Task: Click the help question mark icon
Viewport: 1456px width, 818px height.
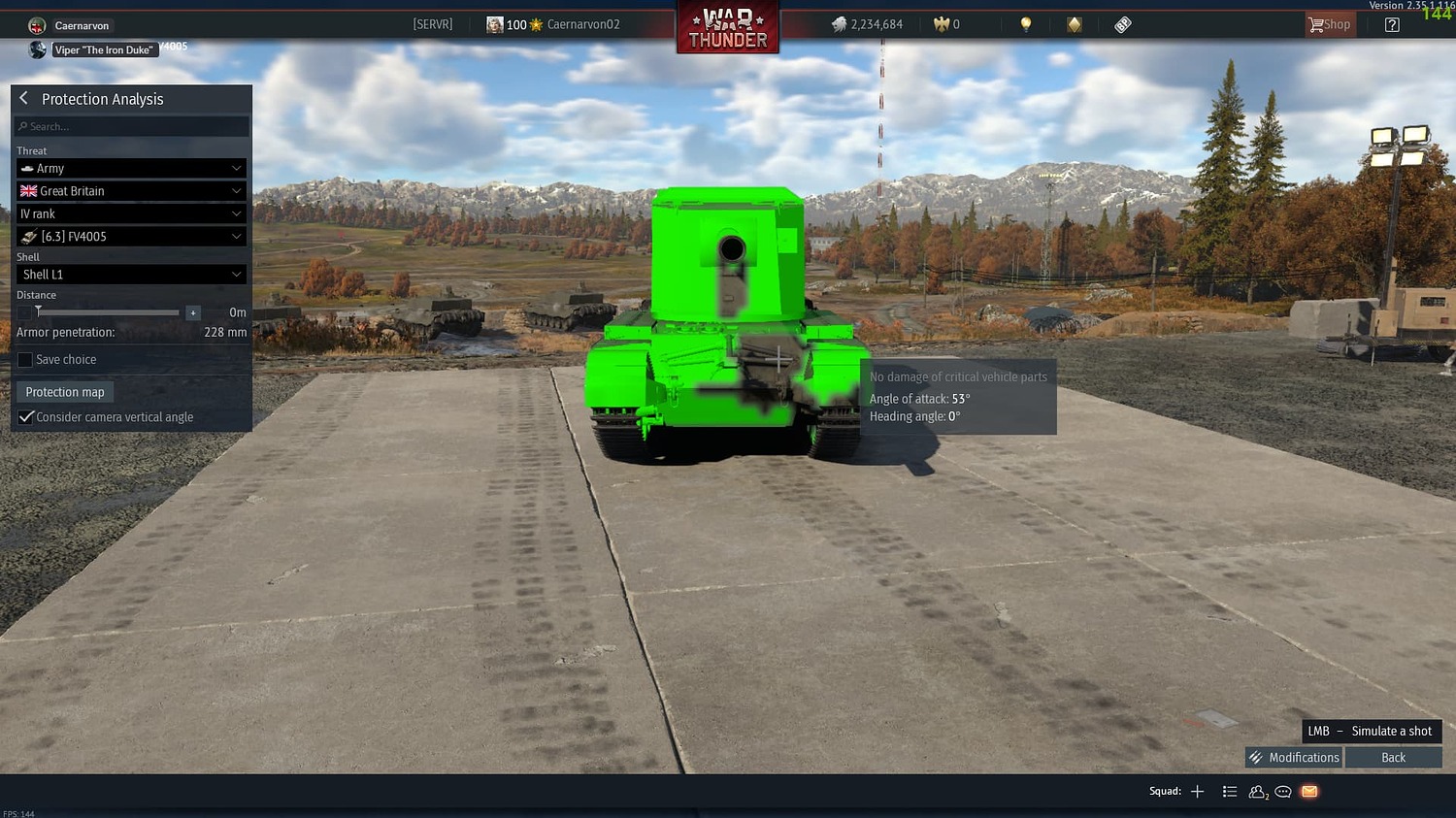Action: pyautogui.click(x=1391, y=23)
